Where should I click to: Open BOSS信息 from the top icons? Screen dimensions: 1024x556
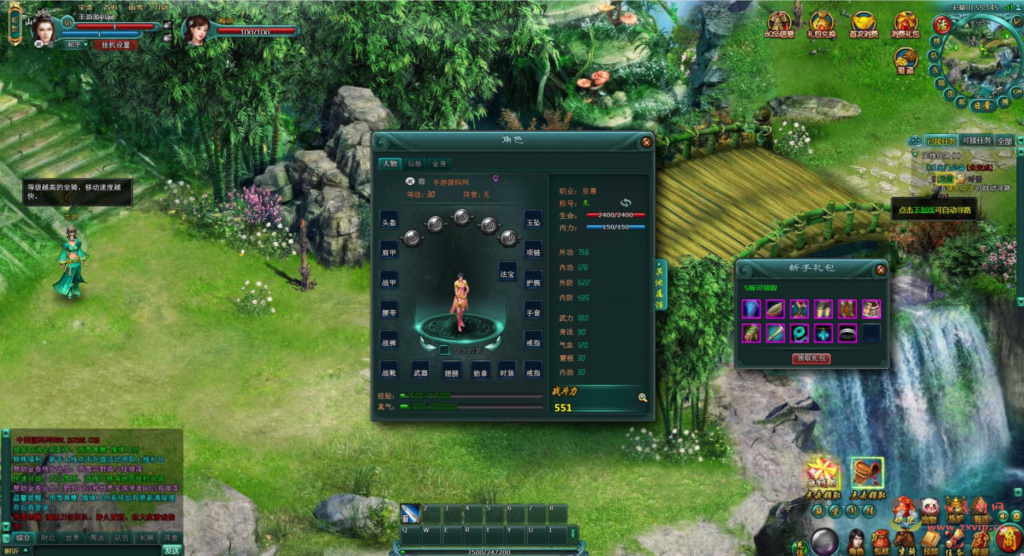(780, 25)
